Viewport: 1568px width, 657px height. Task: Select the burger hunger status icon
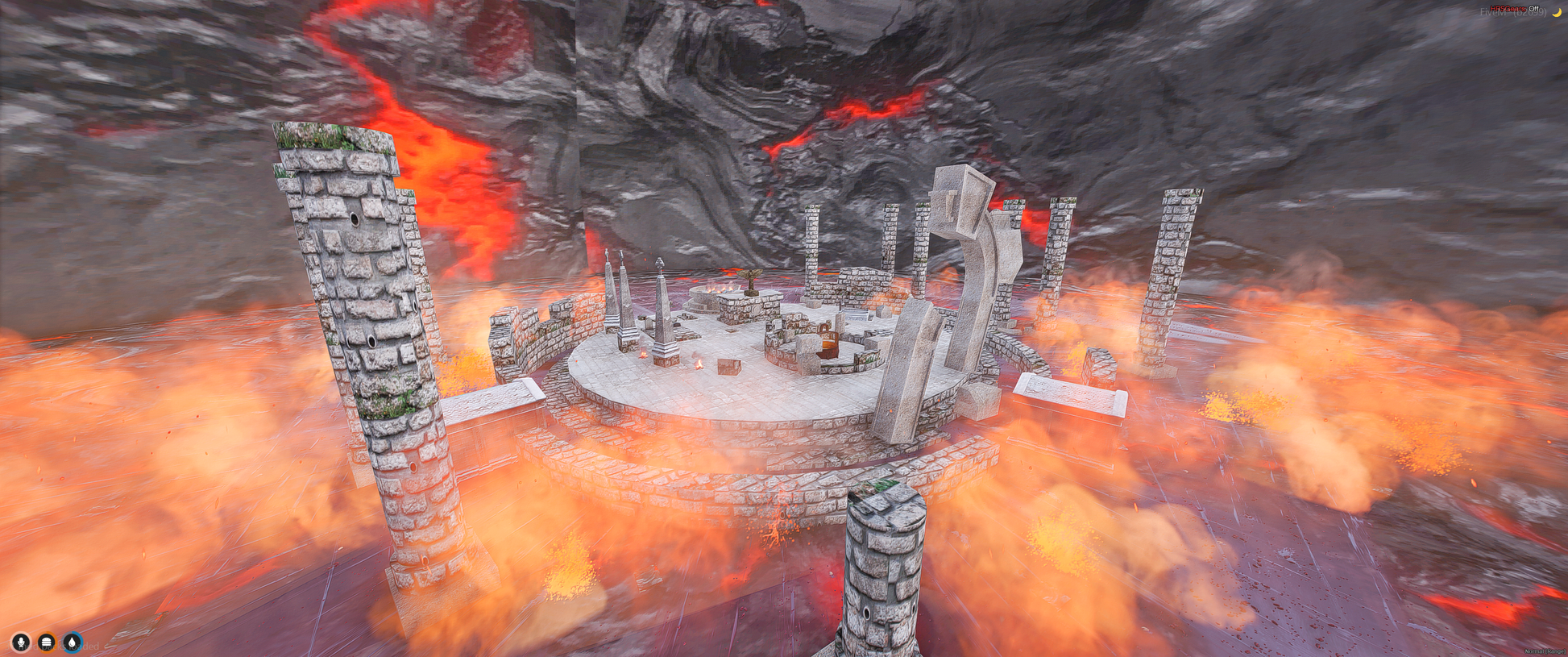[x=47, y=642]
